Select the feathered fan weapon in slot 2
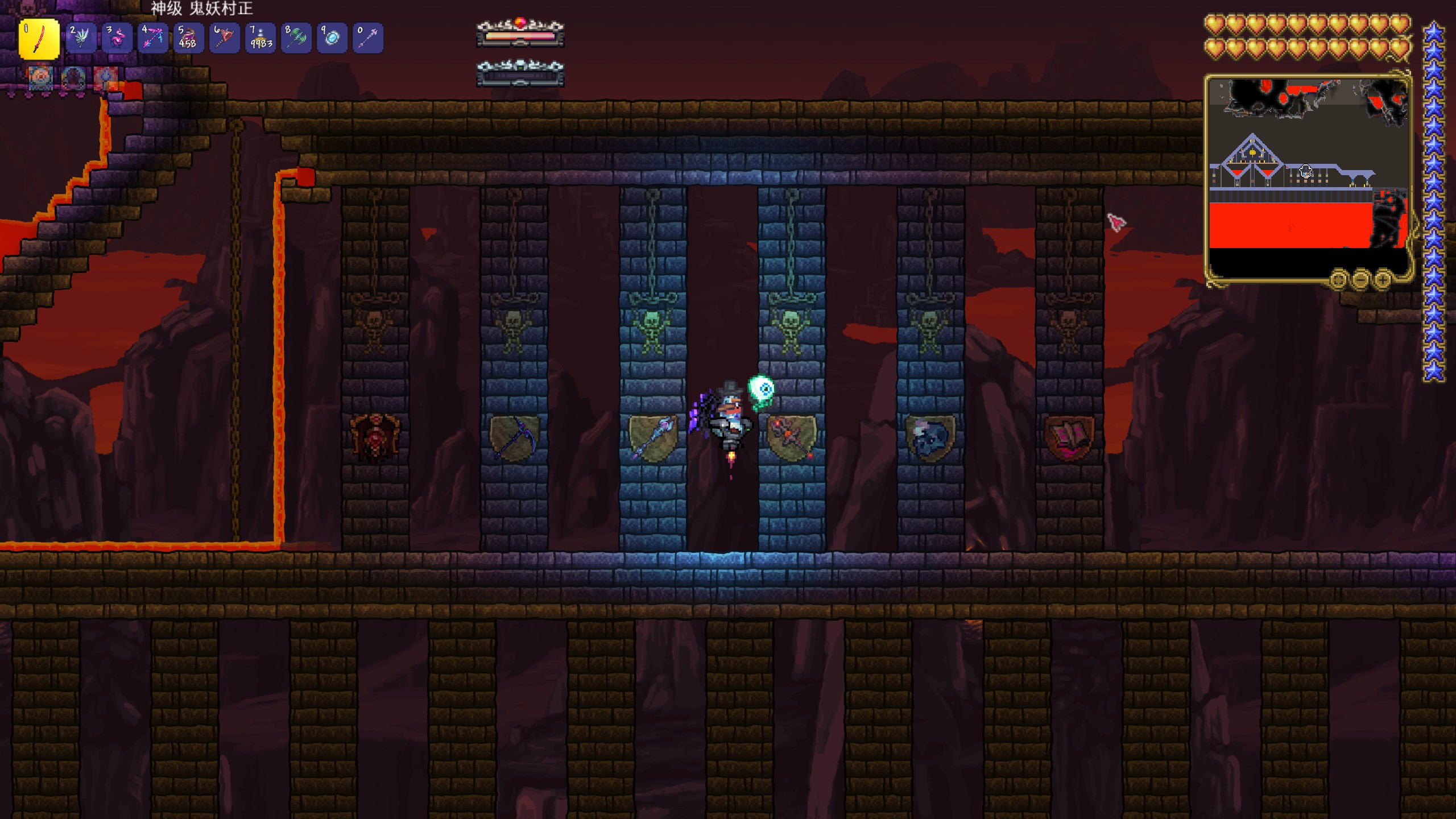The height and width of the screenshot is (819, 1456). click(81, 38)
